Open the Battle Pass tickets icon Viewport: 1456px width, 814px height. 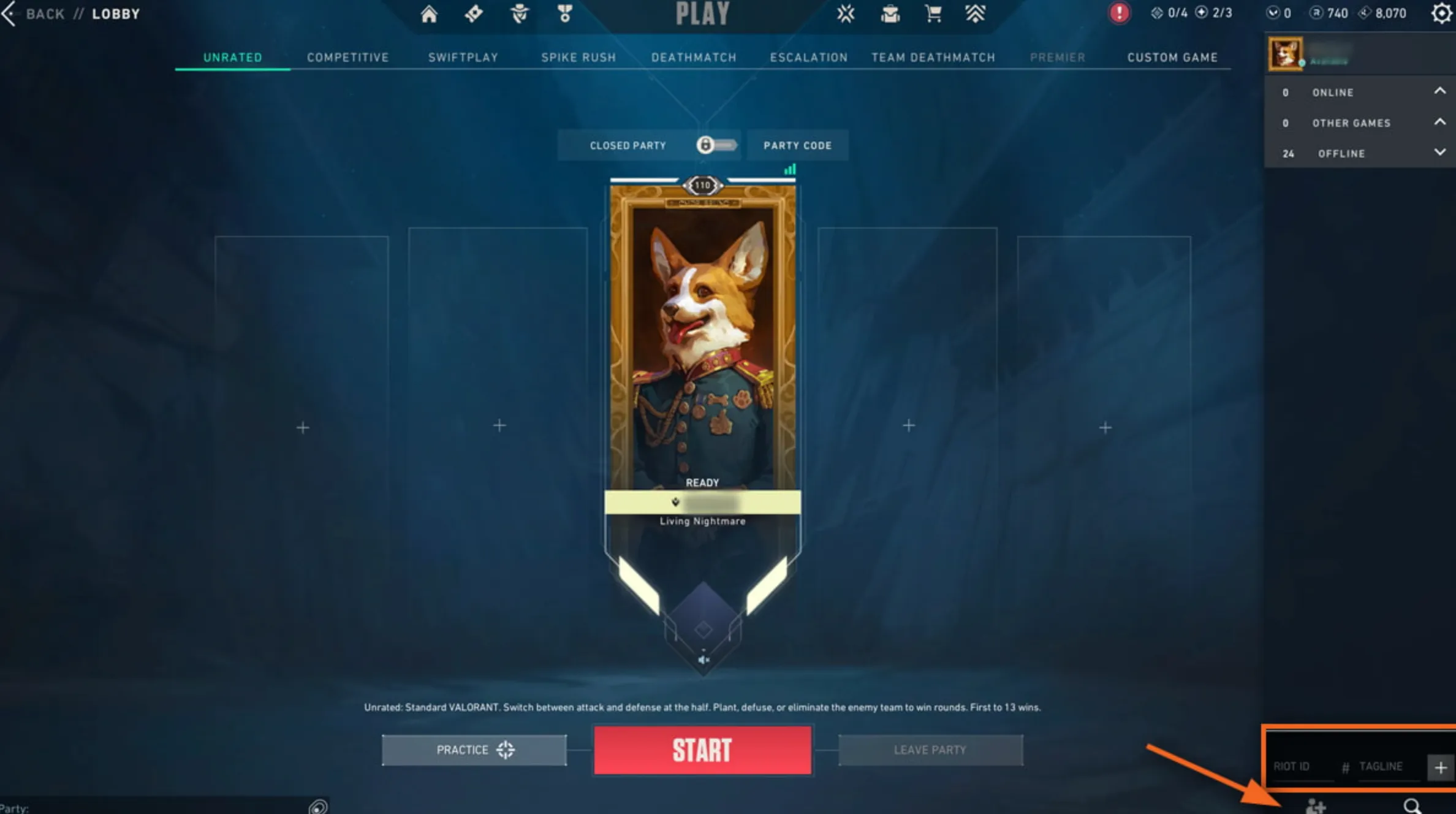coord(474,13)
